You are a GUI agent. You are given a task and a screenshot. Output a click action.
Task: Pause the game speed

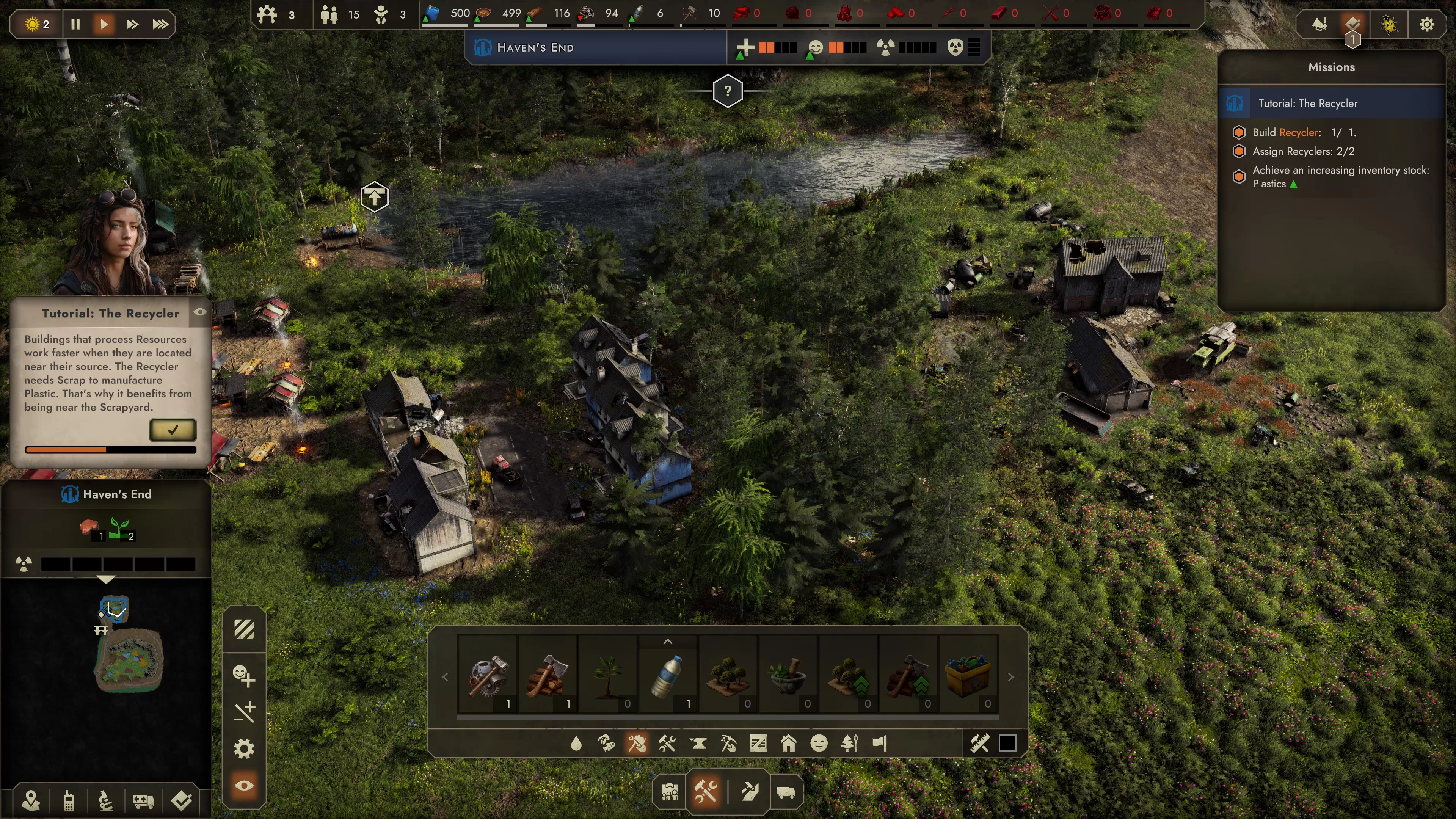[75, 24]
